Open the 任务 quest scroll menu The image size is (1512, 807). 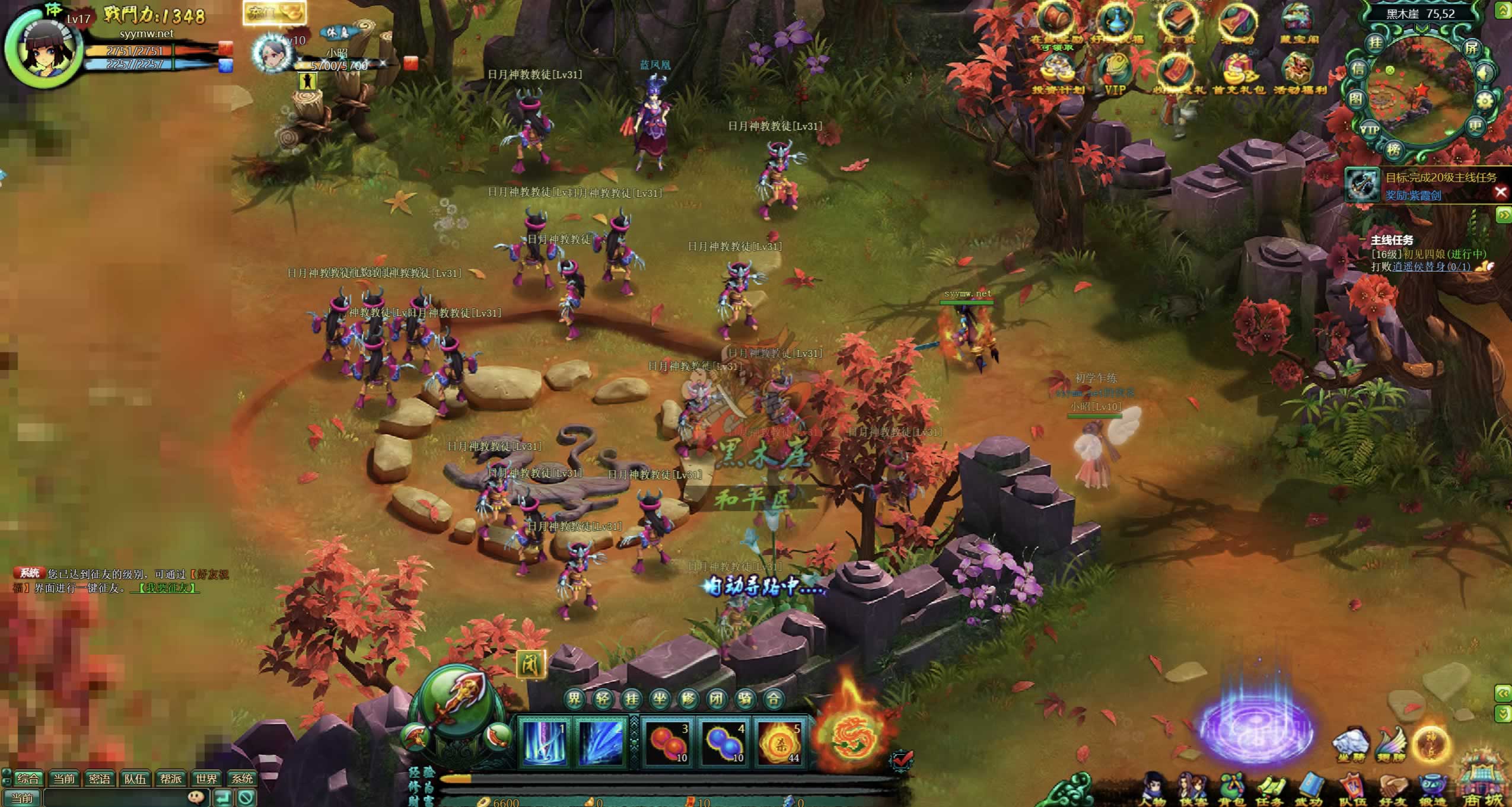tap(1271, 788)
